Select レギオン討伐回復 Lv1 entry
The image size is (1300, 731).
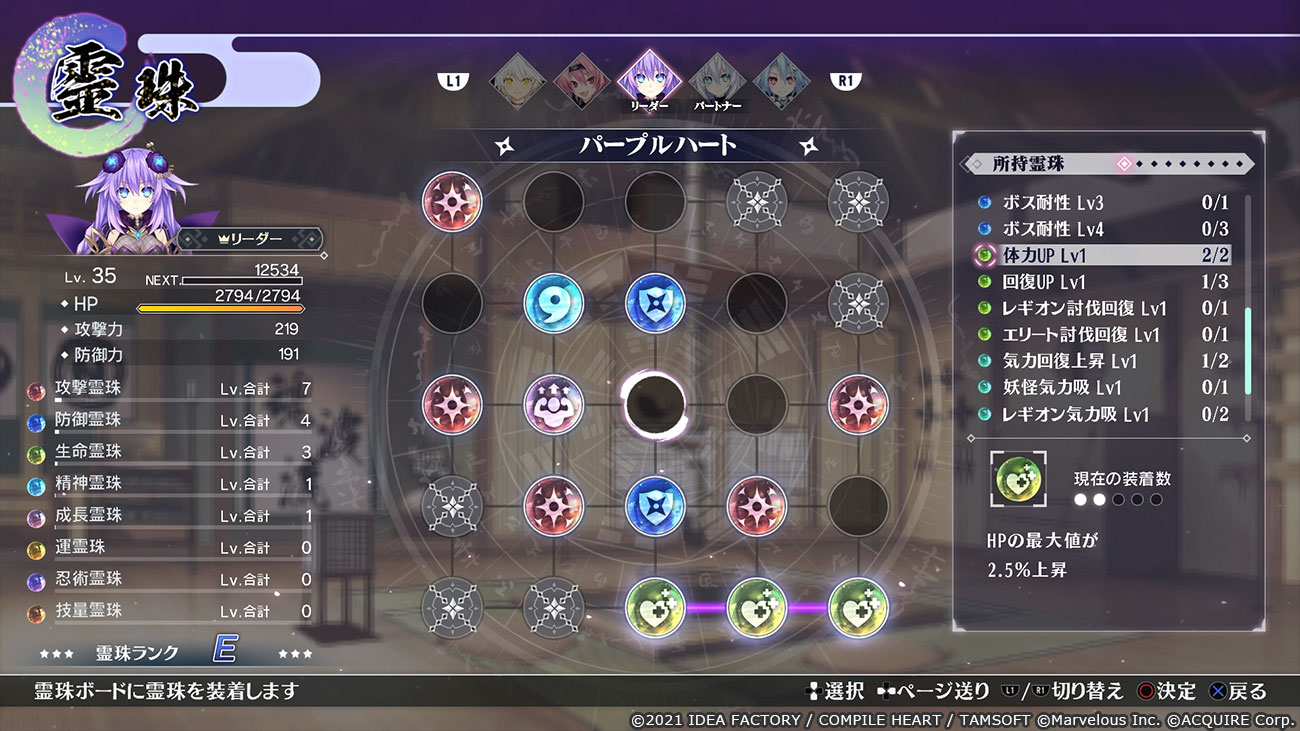click(x=1100, y=309)
